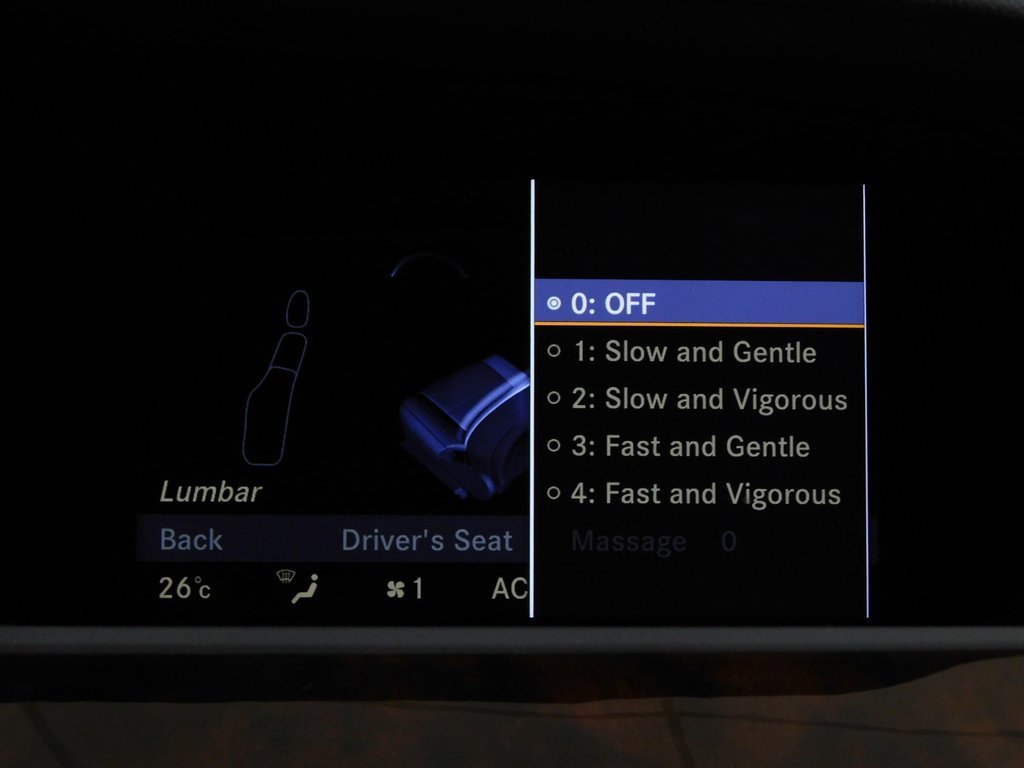1024x768 pixels.
Task: Select the 0: OFF massage option
Action: 698,304
